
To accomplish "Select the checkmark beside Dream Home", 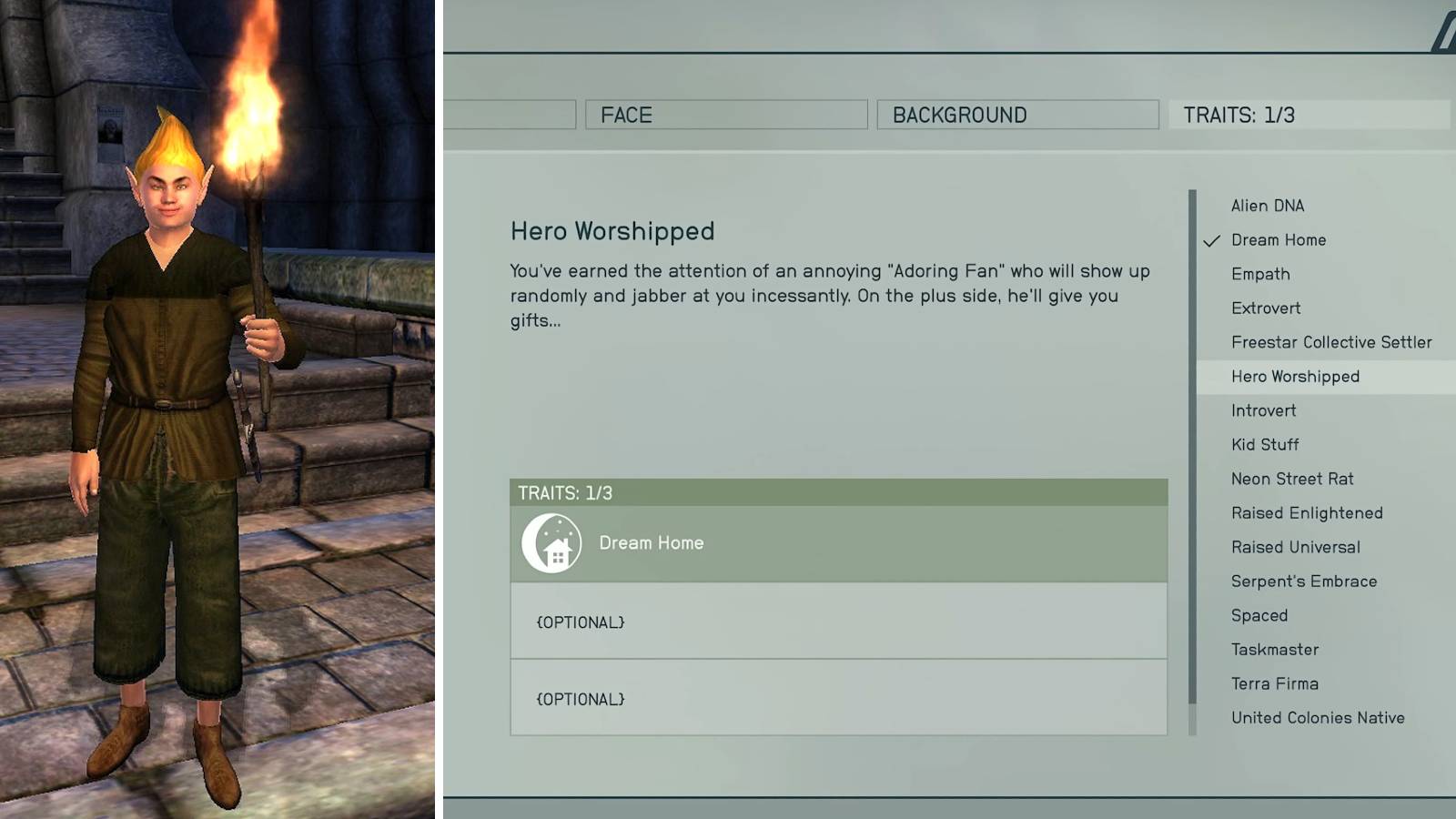I will (x=1210, y=240).
